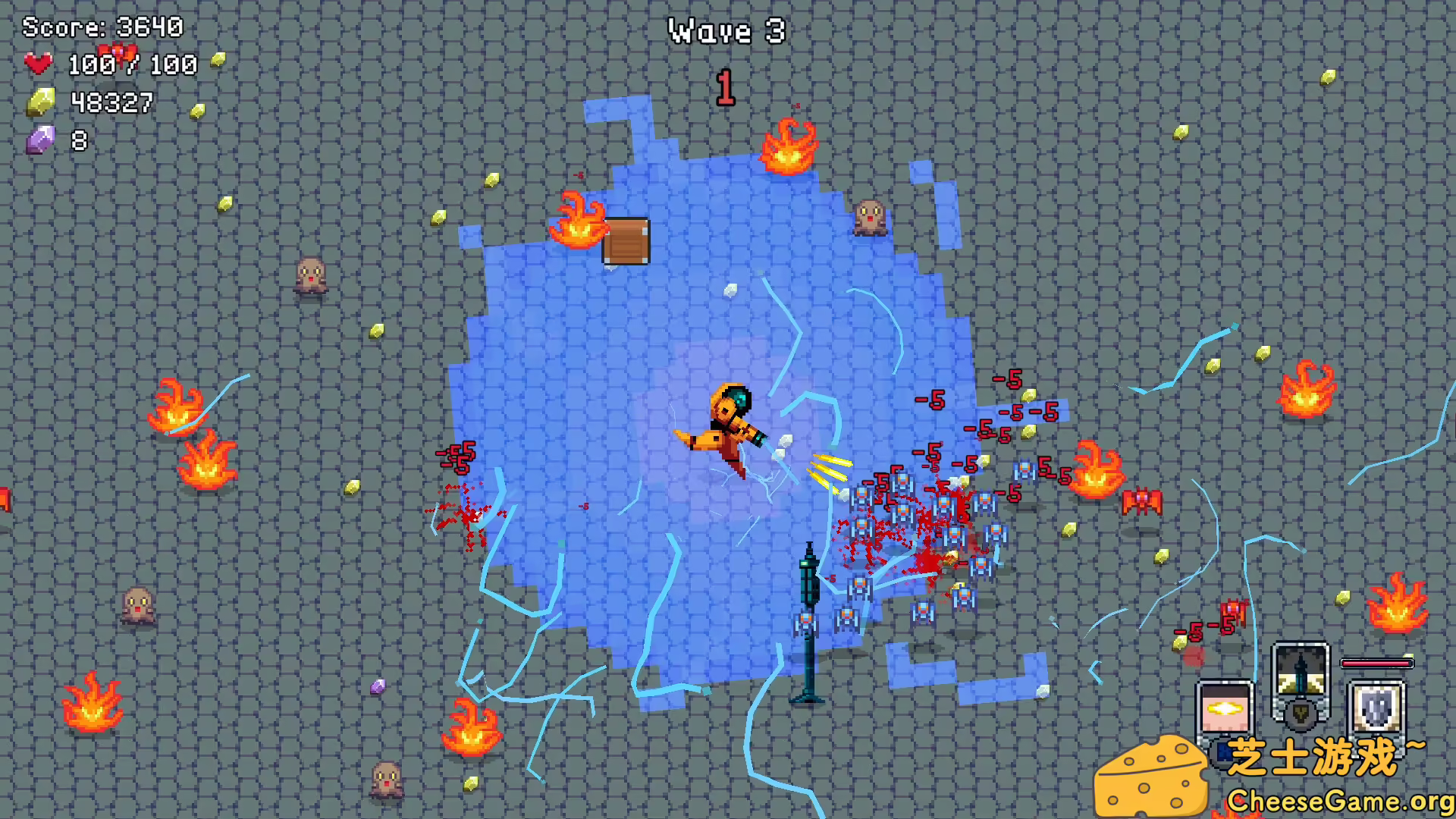The width and height of the screenshot is (1456, 819).
Task: Click the red enemy health bar
Action: (1376, 663)
